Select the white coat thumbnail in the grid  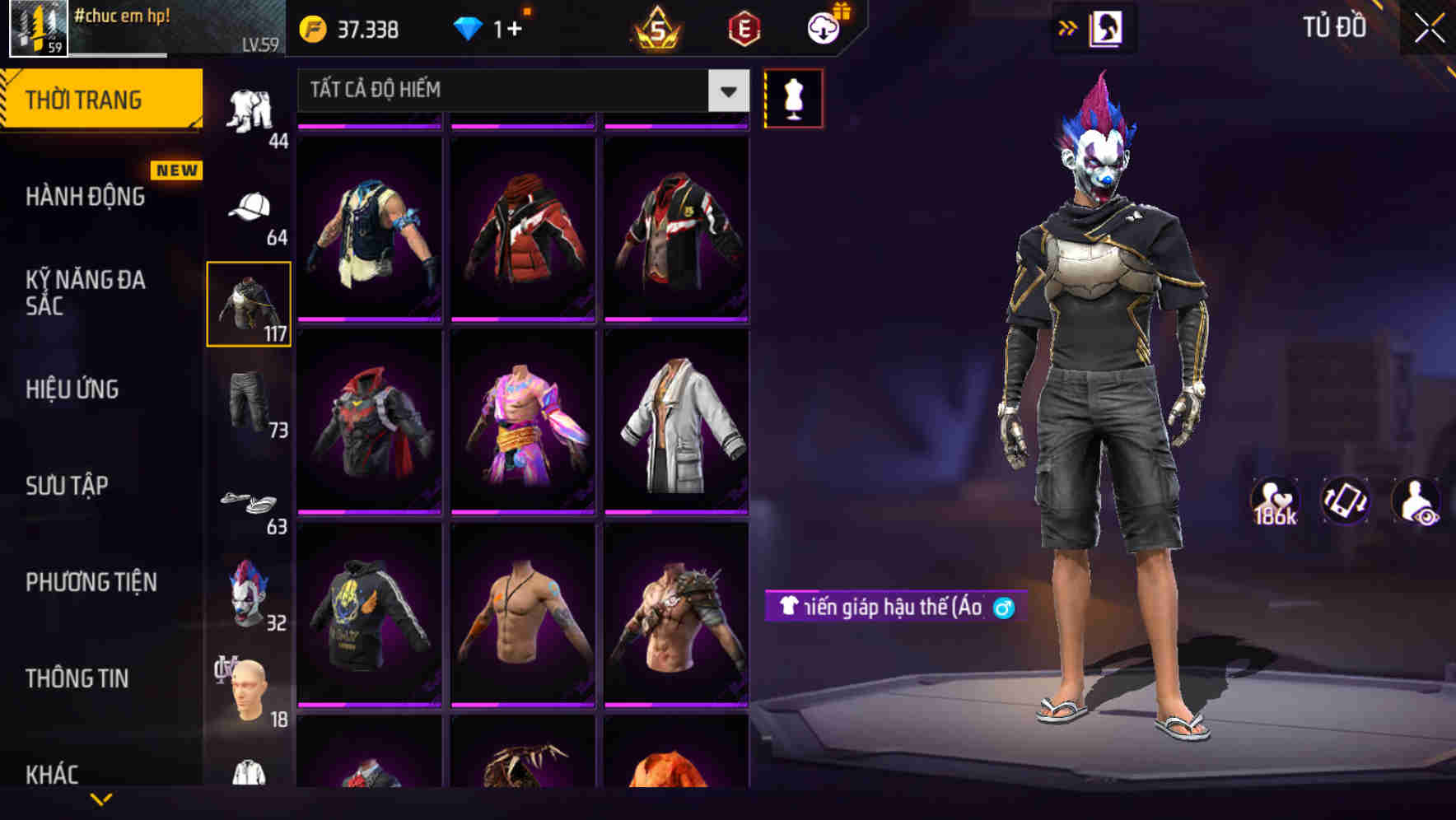677,424
